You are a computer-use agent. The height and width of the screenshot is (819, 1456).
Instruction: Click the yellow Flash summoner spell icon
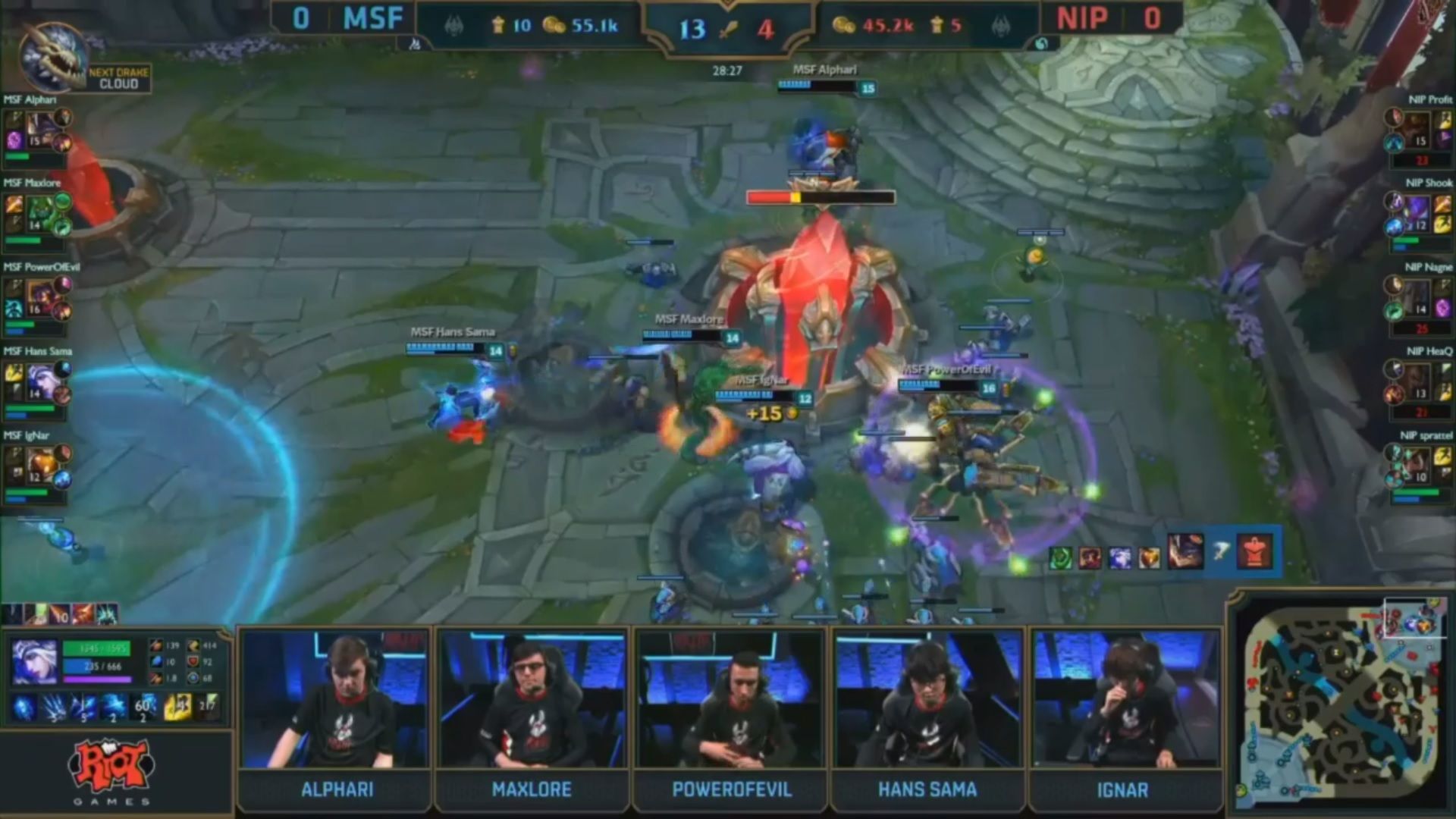(177, 708)
